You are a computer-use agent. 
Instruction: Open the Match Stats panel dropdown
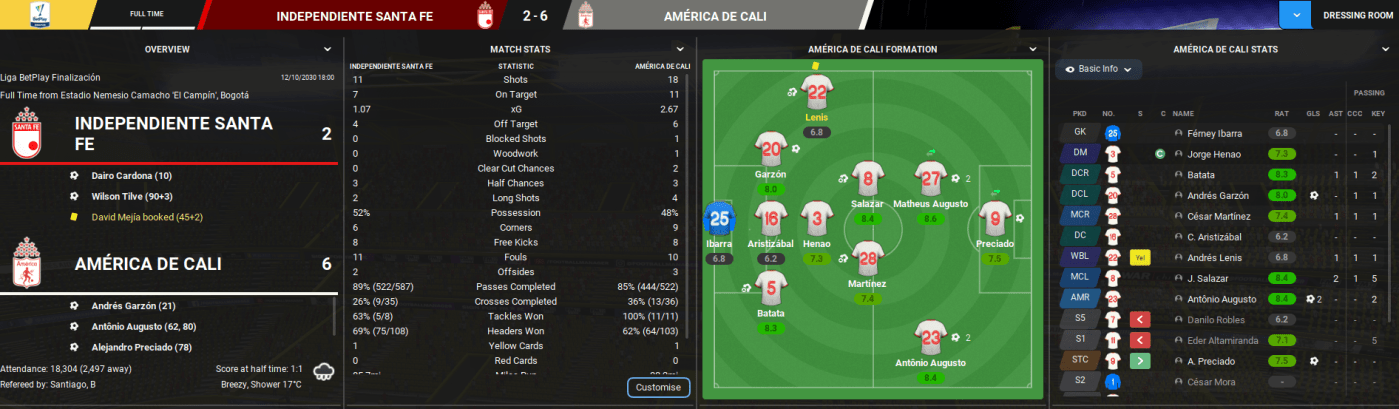(680, 49)
